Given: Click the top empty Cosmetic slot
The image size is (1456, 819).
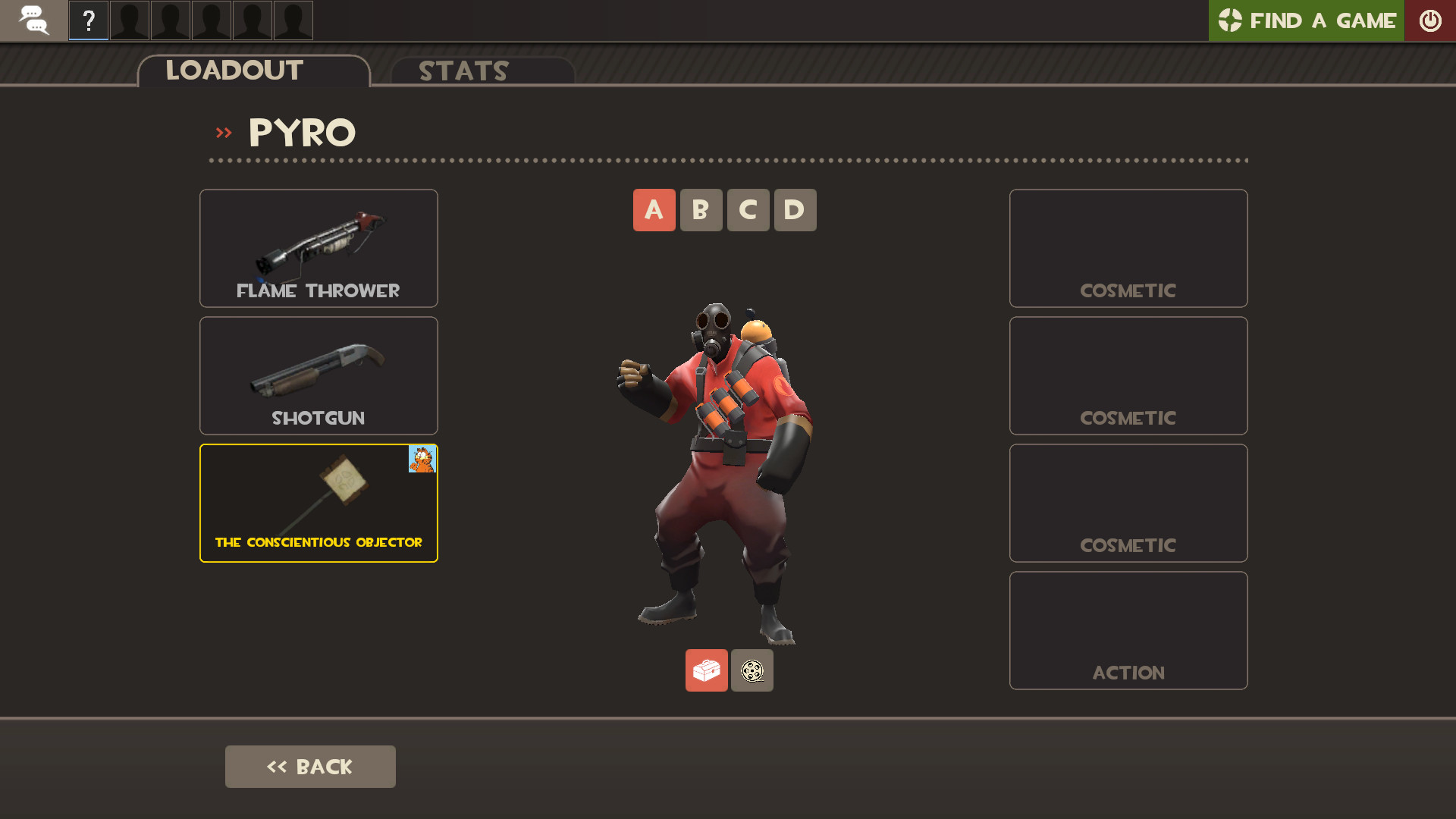Looking at the screenshot, I should (x=1128, y=248).
